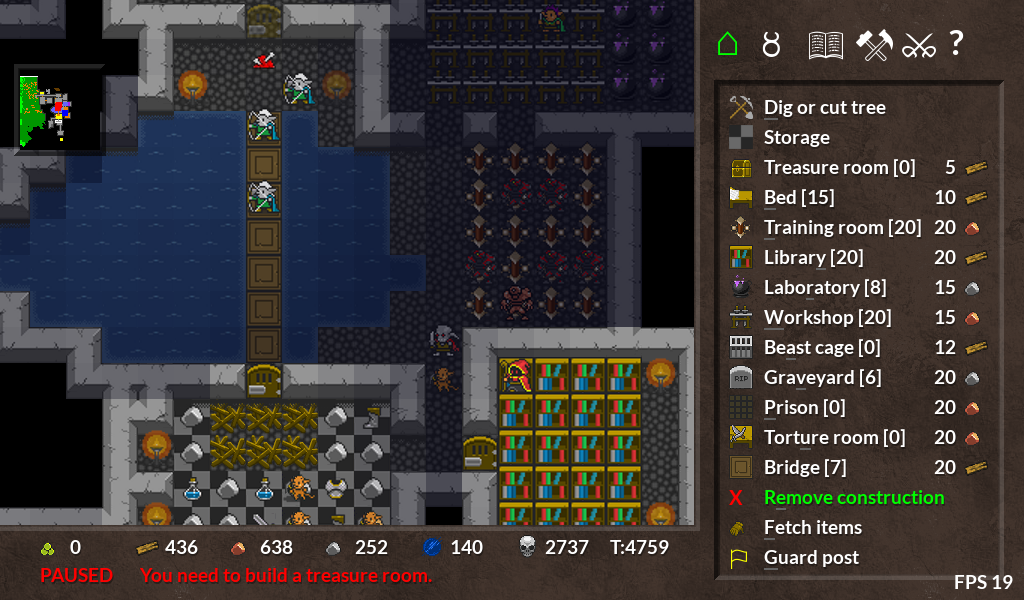Choose the Storage zone option
The image size is (1024, 600).
(x=796, y=137)
